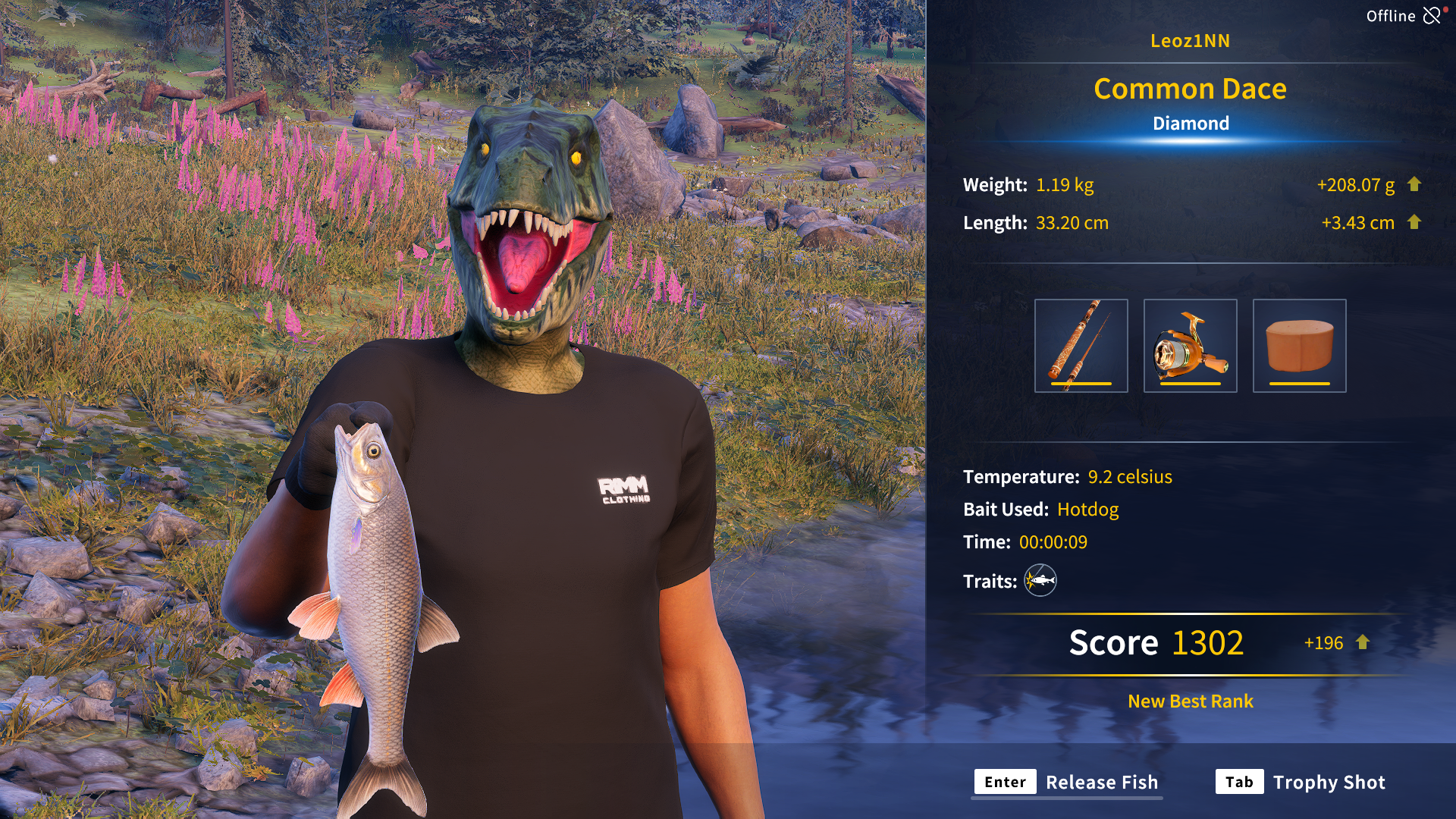Image resolution: width=1456 pixels, height=819 pixels.
Task: Click the New Best Rank link
Action: point(1189,701)
